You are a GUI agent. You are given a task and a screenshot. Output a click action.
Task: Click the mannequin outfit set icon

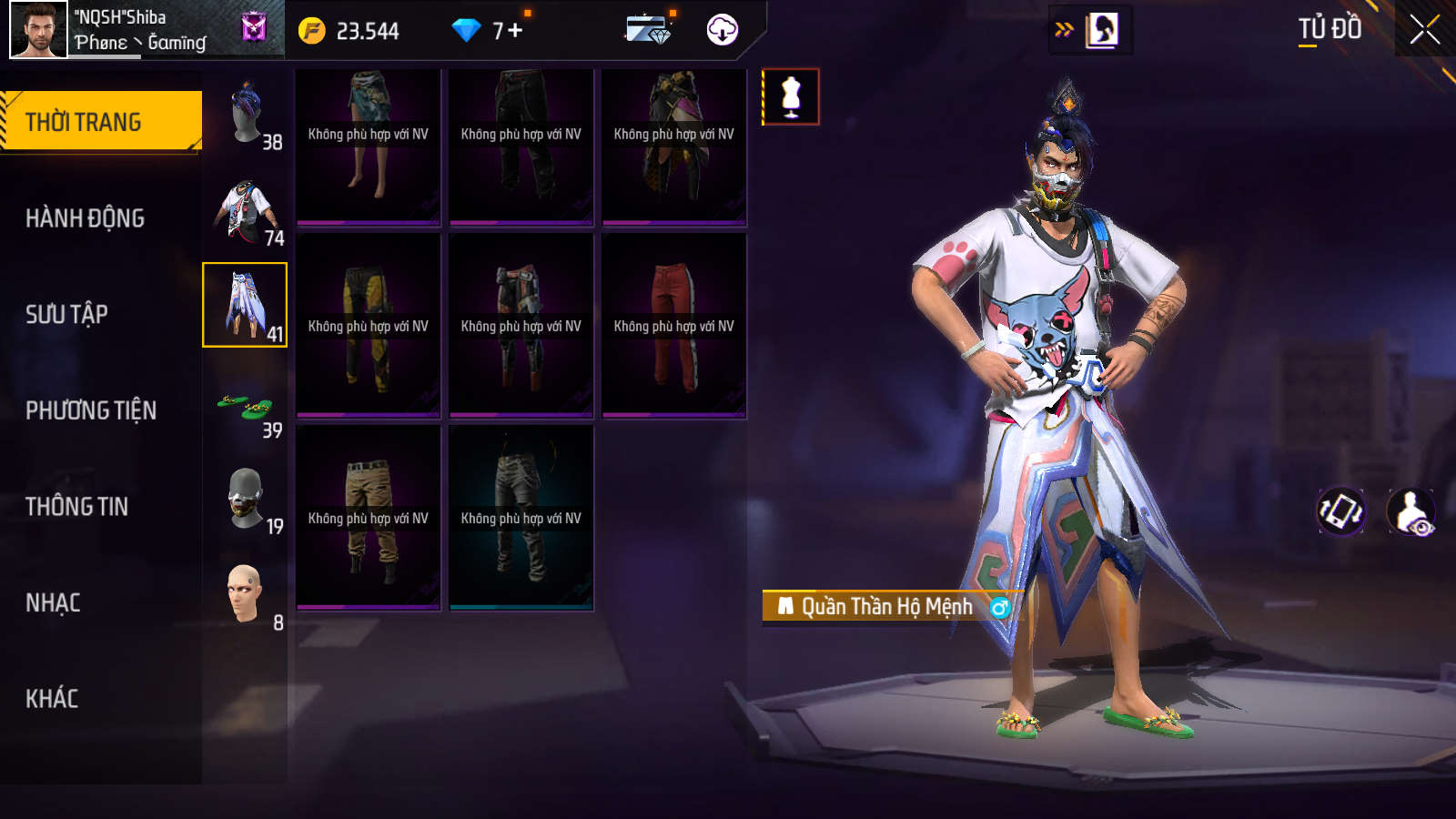(791, 96)
